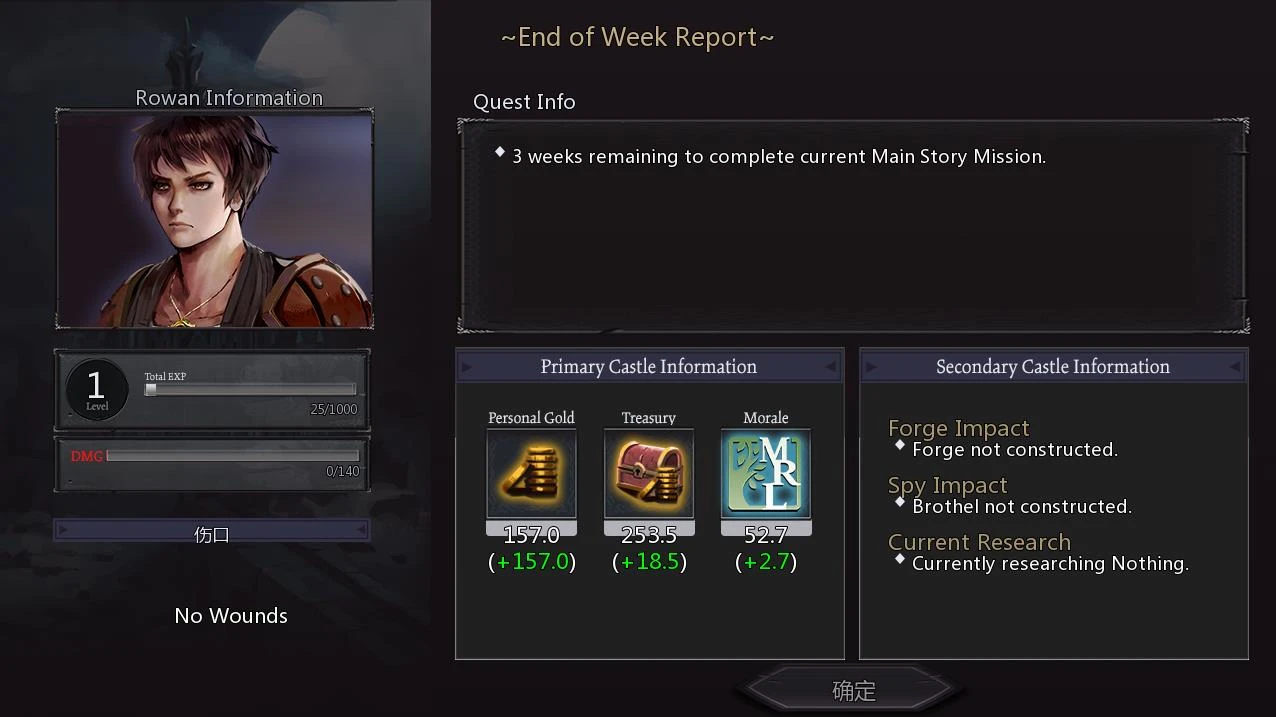Click Rowan's character portrait

click(215, 219)
